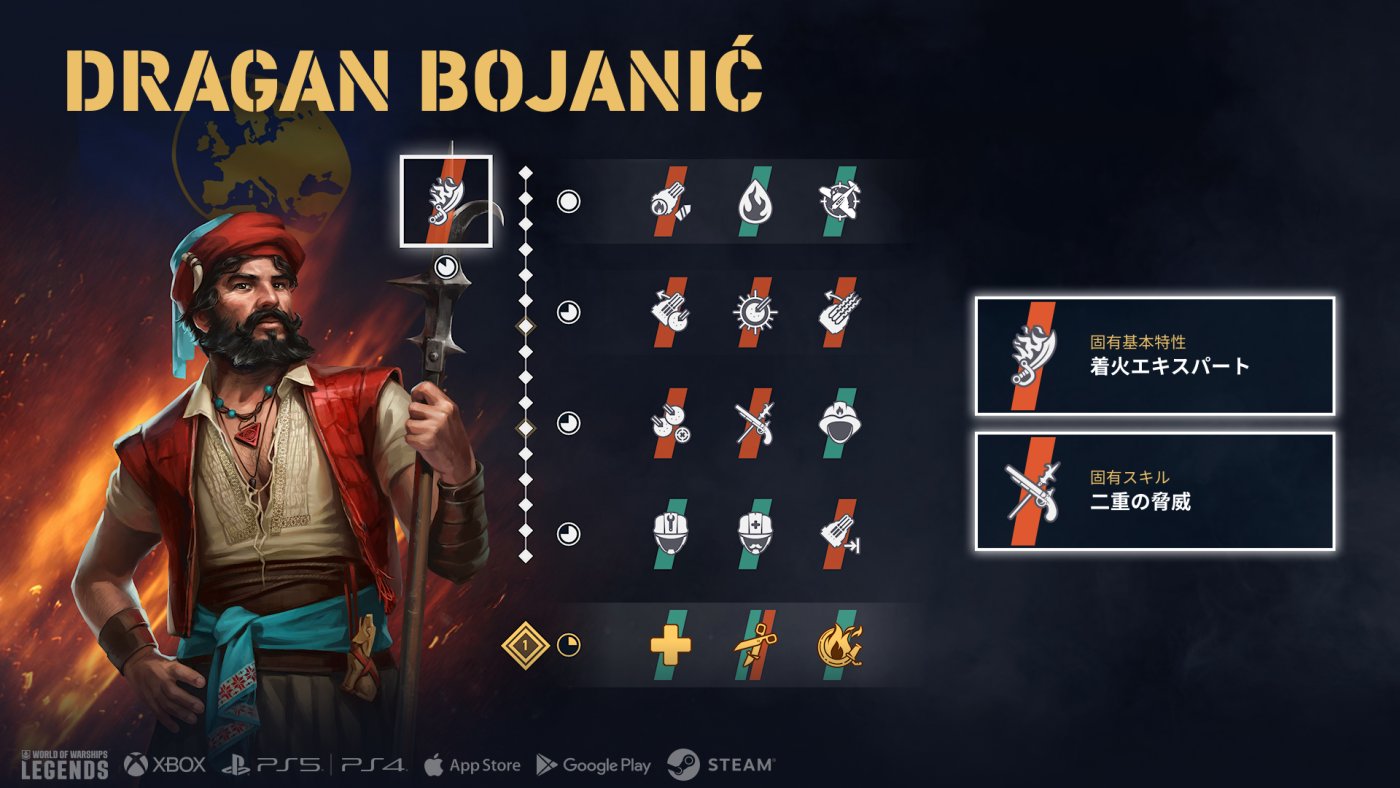Viewport: 1400px width, 788px height.
Task: Click the Steam store logo
Action: click(x=721, y=765)
